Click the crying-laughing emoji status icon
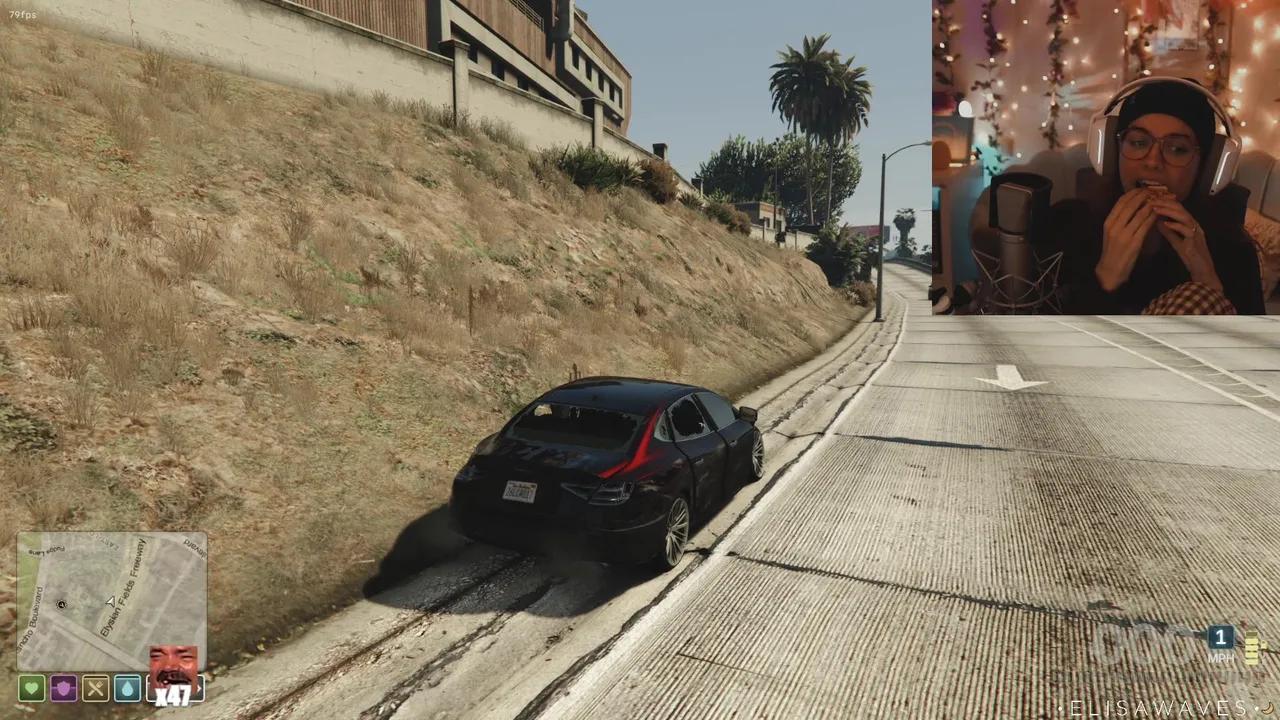Screen dimensions: 1280x720 click(174, 662)
